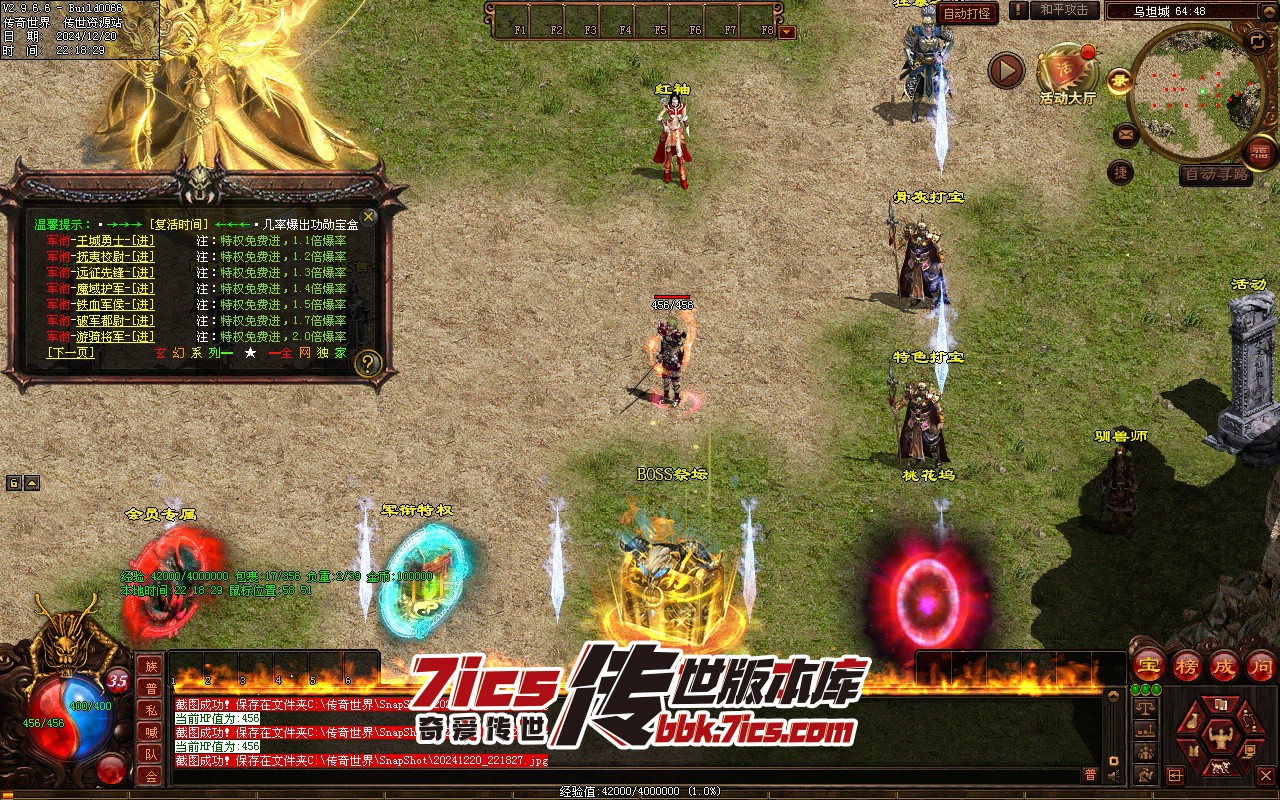Open the question mark help button
The image size is (1280, 800).
(367, 363)
